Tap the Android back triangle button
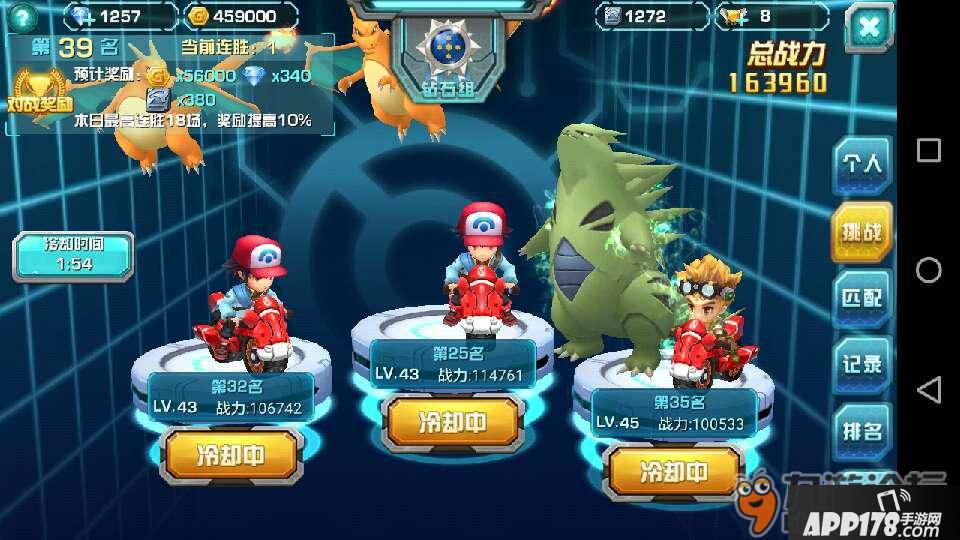 [x=928, y=389]
